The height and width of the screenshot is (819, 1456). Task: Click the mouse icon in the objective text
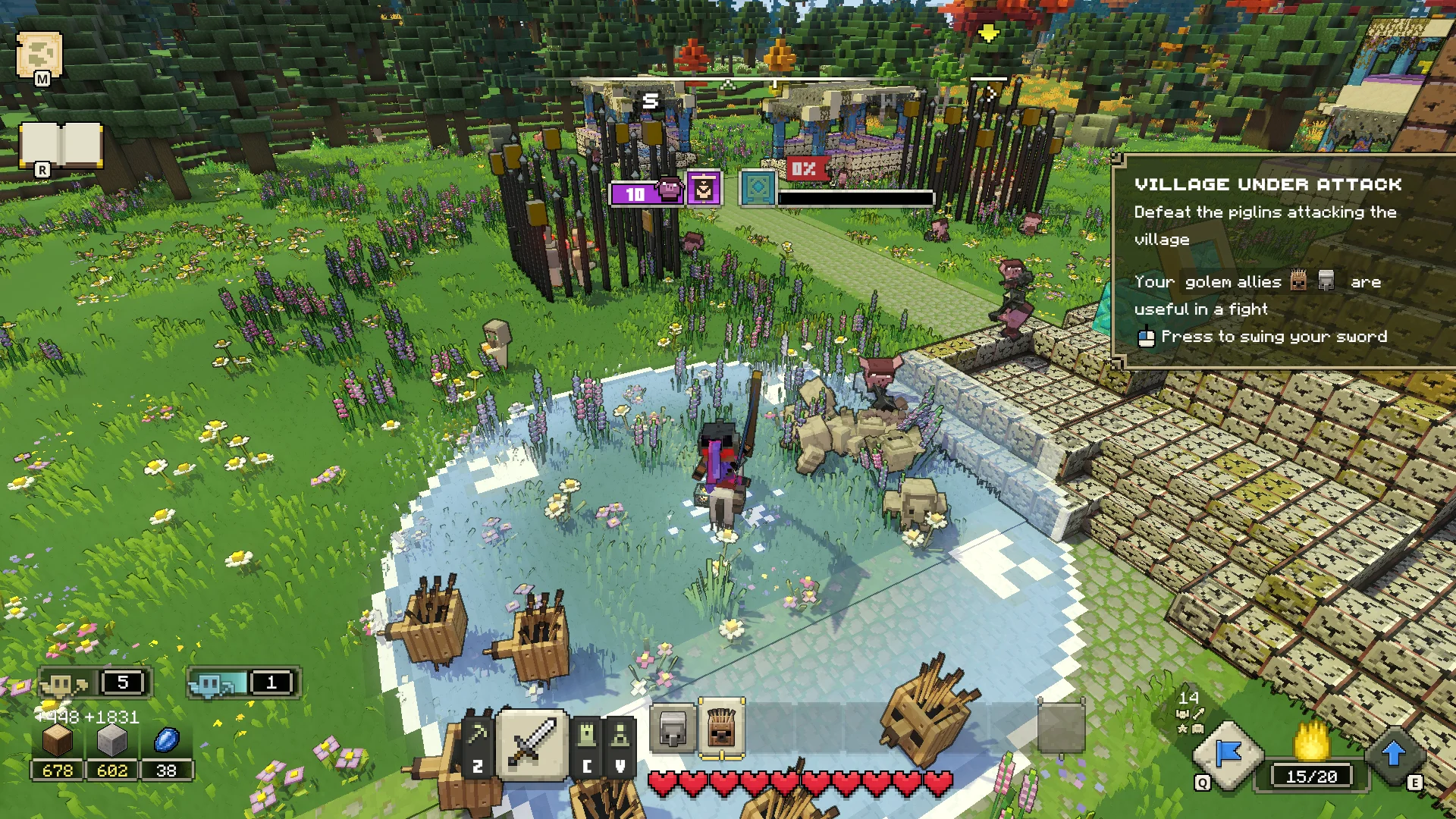(1145, 337)
